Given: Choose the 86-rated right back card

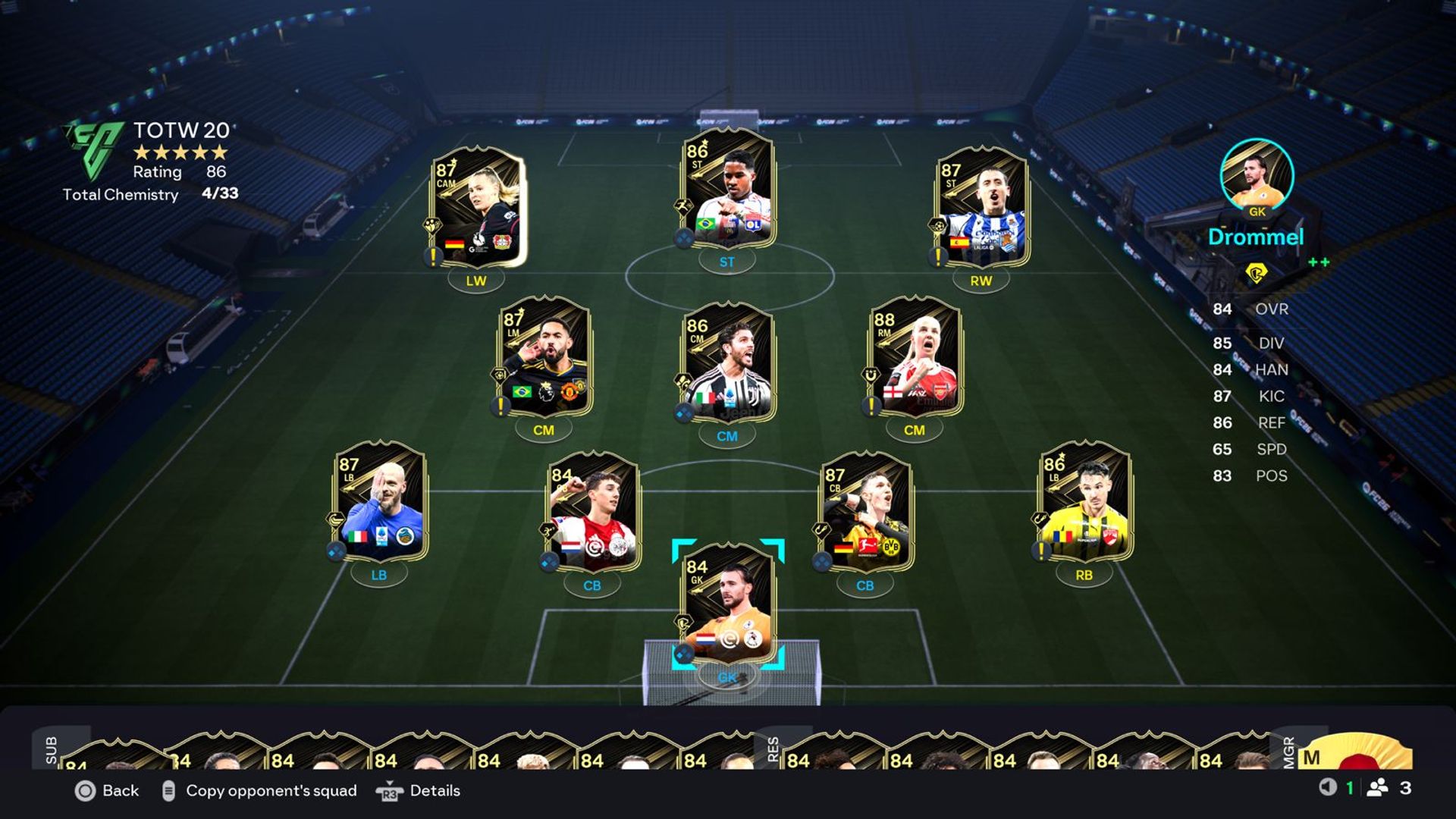Looking at the screenshot, I should 1084,502.
